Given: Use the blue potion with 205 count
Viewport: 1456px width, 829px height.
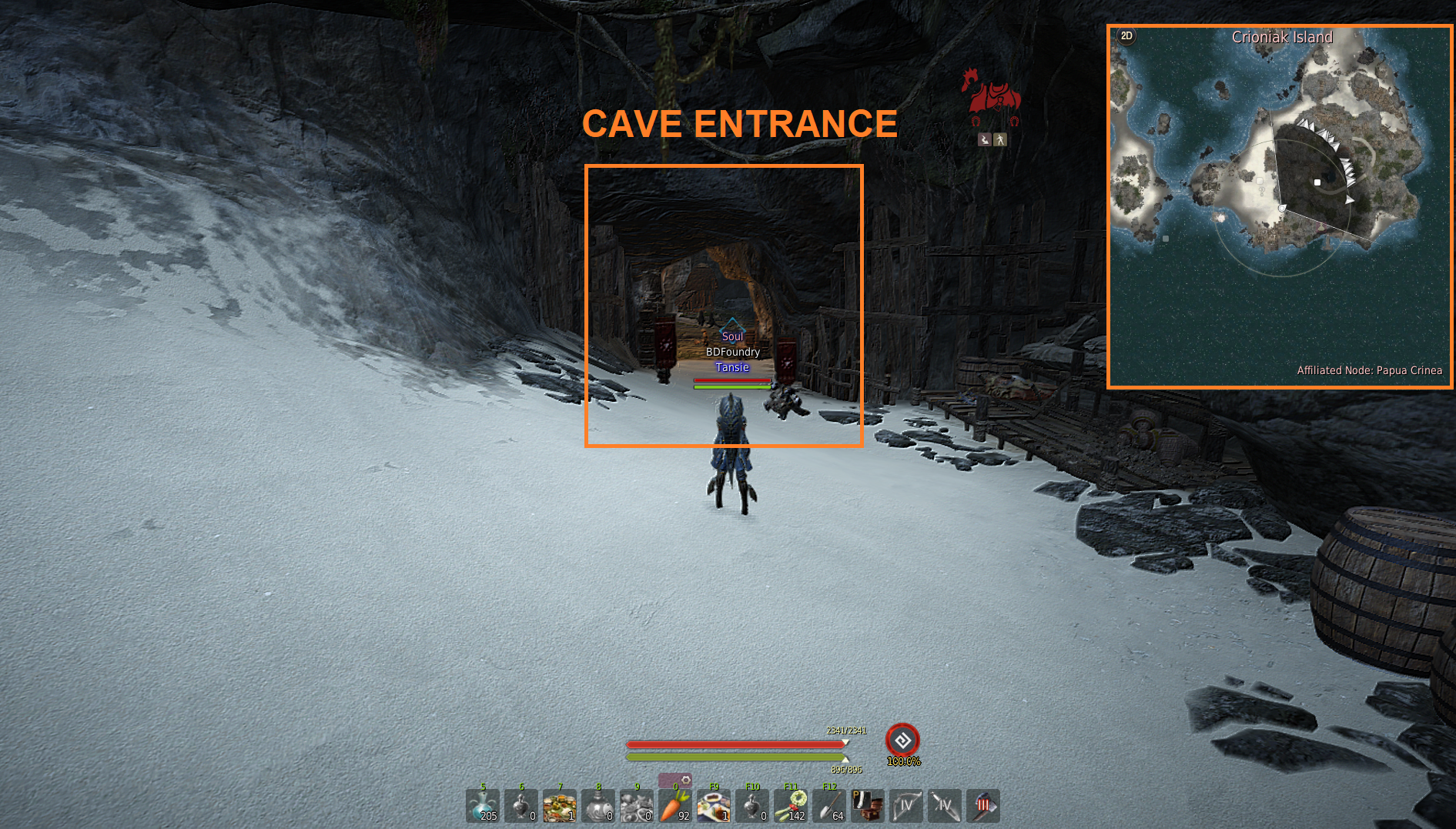Looking at the screenshot, I should tap(483, 806).
